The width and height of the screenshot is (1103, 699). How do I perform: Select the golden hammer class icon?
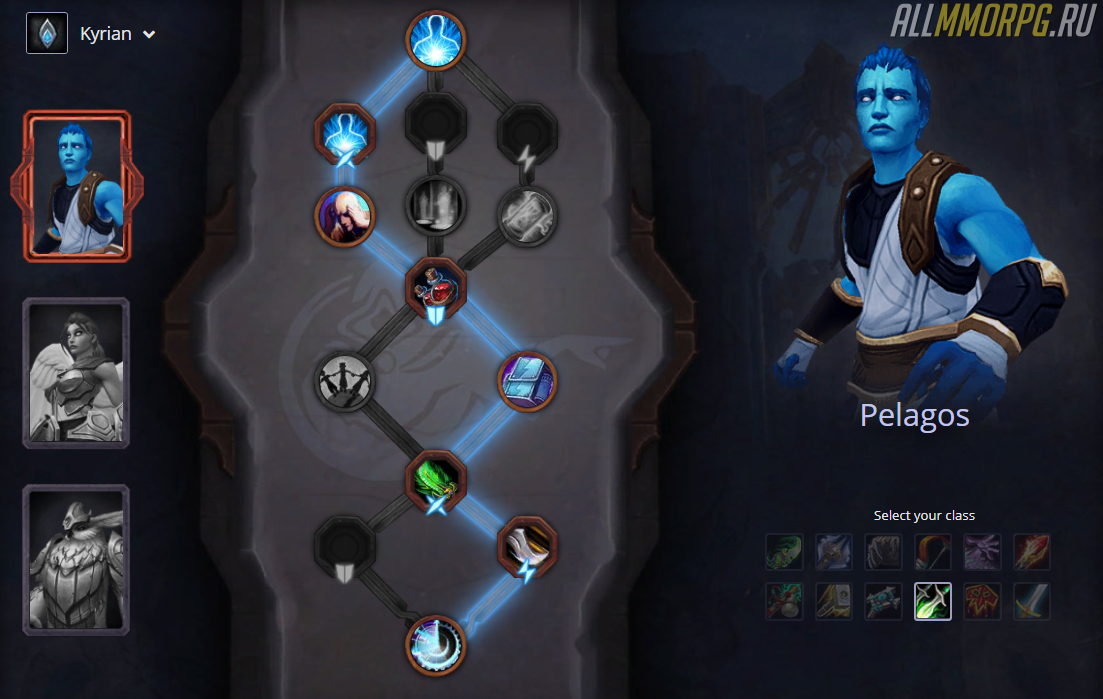833,601
